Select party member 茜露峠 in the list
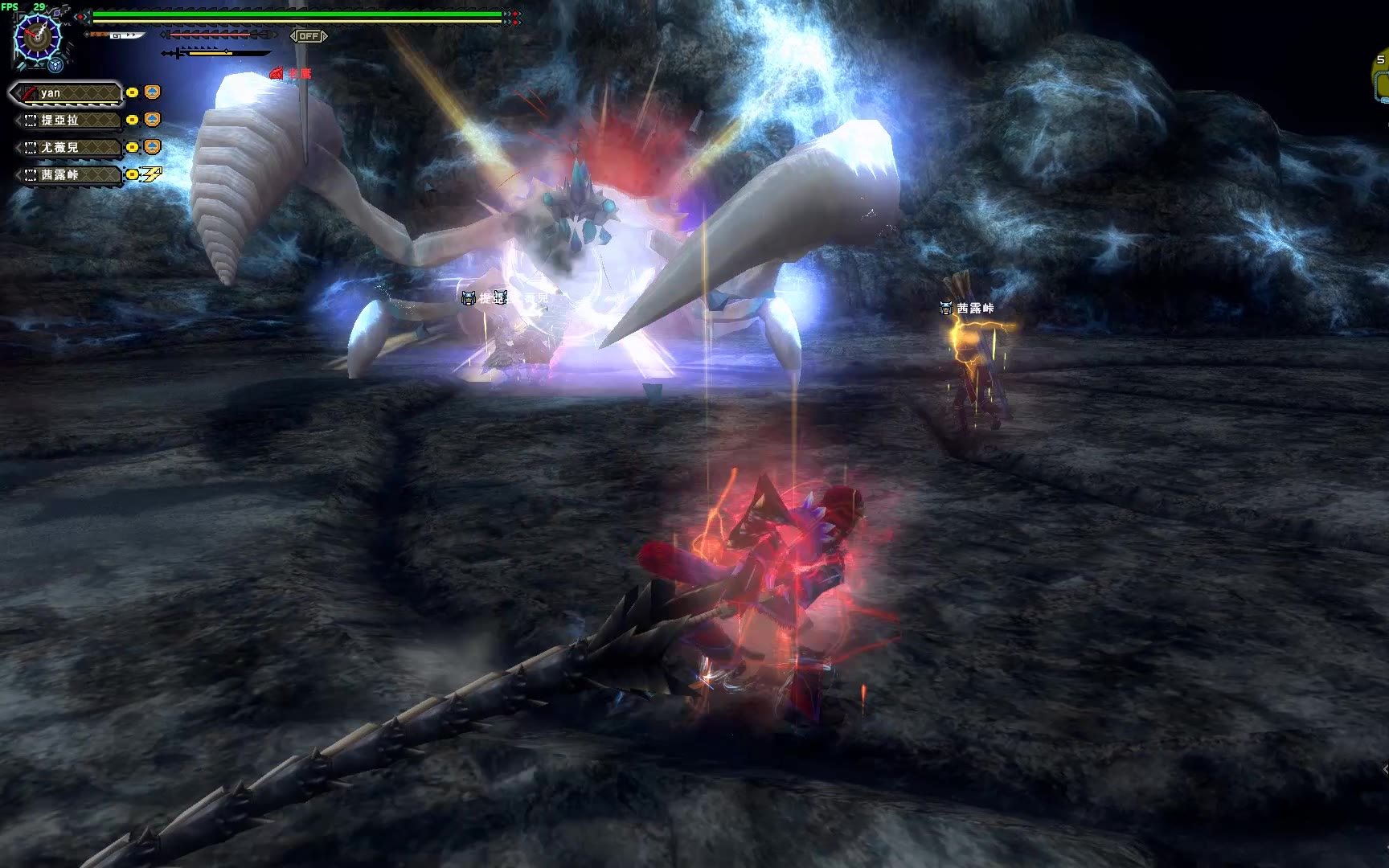 (68, 175)
